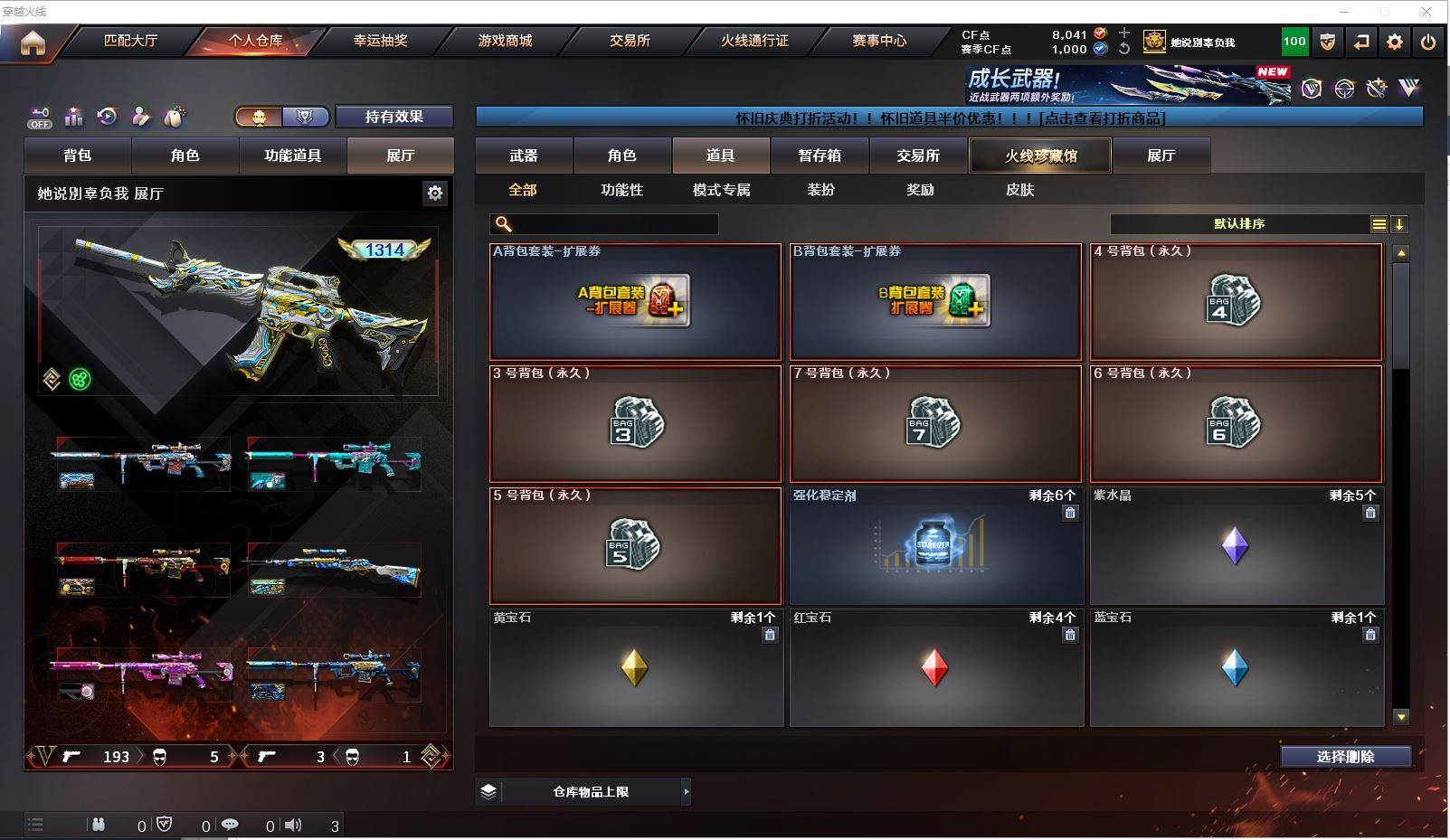Show 持有效果 owned effects
The height and width of the screenshot is (840, 1450).
click(393, 117)
